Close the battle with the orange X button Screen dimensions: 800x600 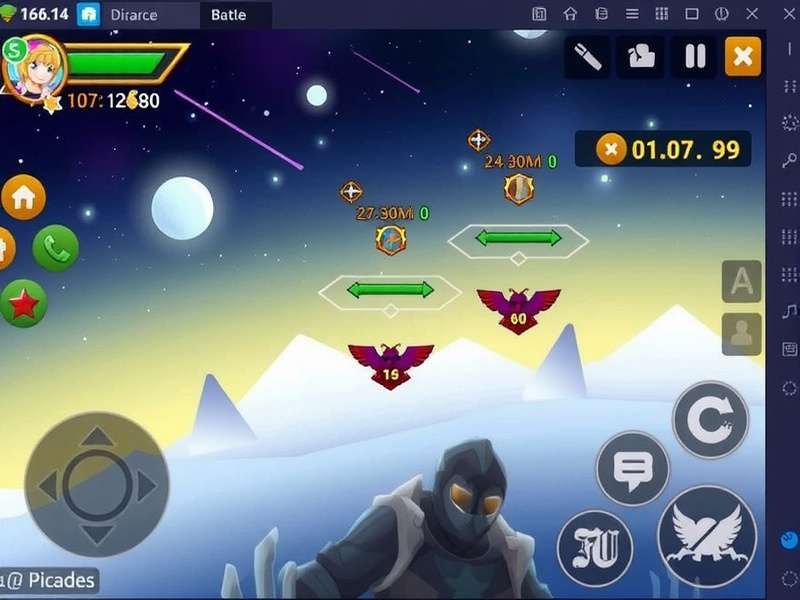click(x=742, y=57)
